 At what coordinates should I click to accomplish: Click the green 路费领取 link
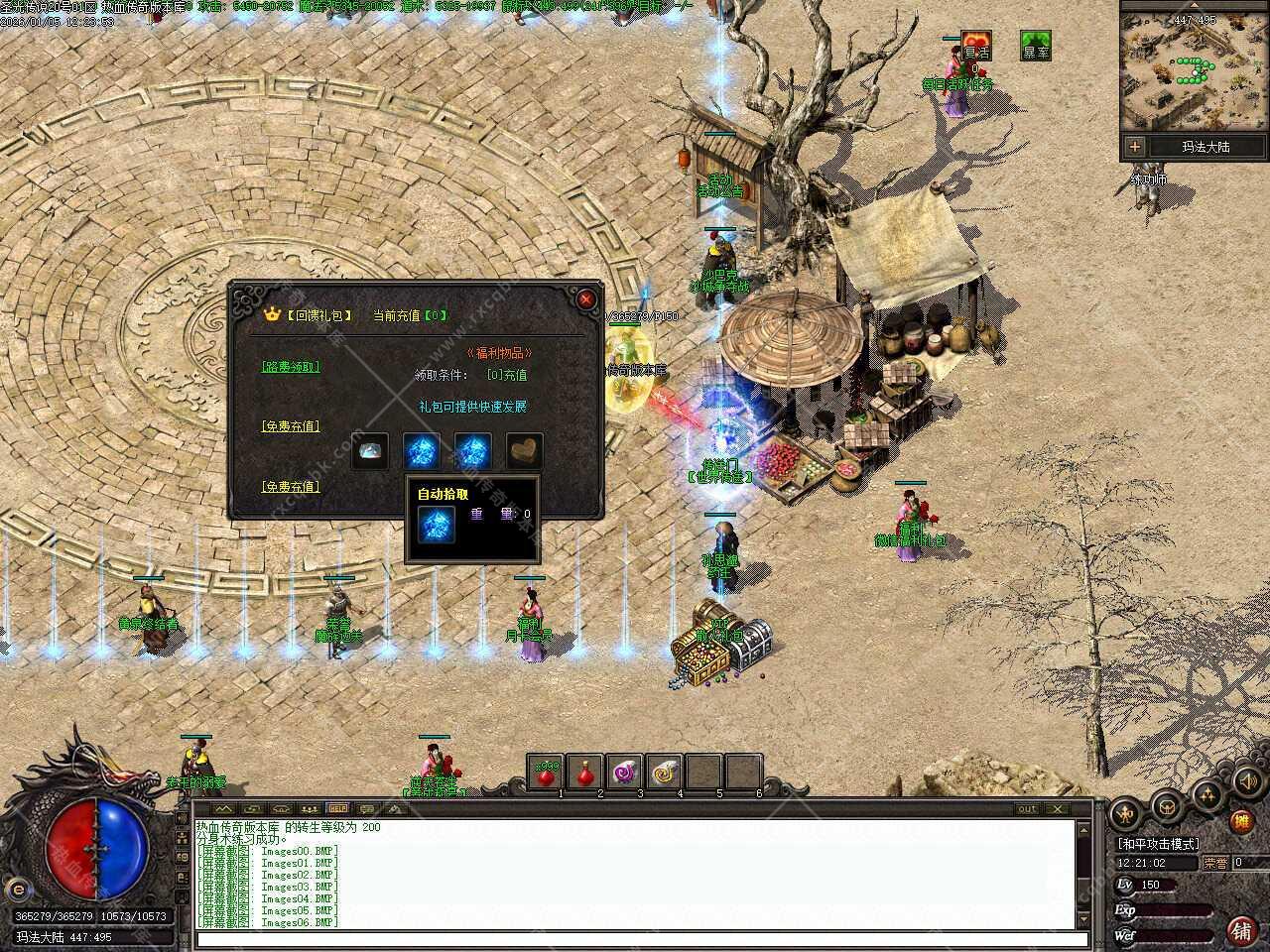291,366
